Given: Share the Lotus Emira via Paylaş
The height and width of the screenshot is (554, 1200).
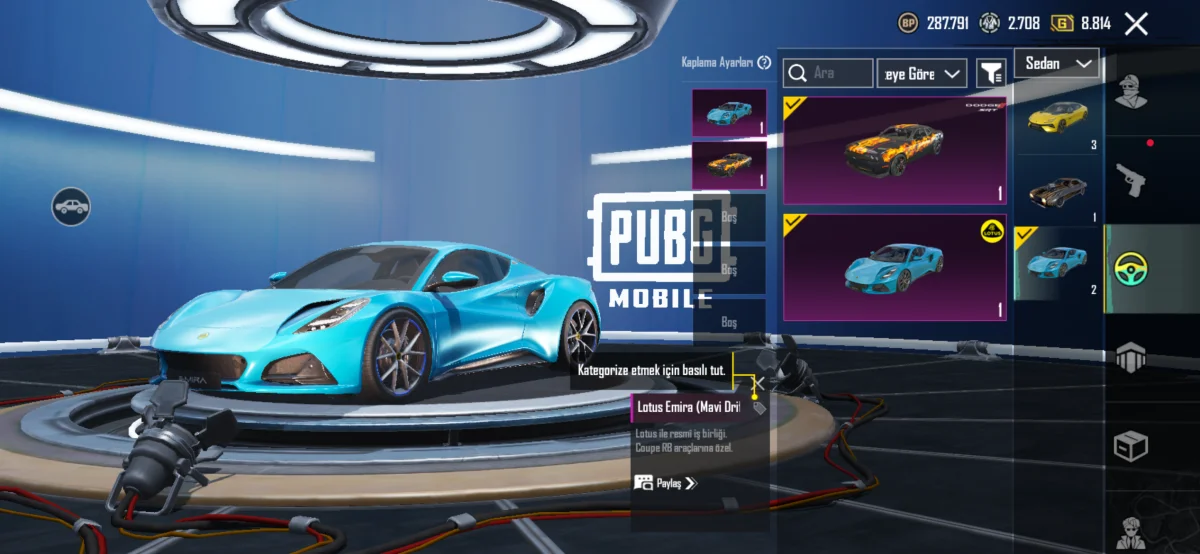Looking at the screenshot, I should pyautogui.click(x=665, y=483).
